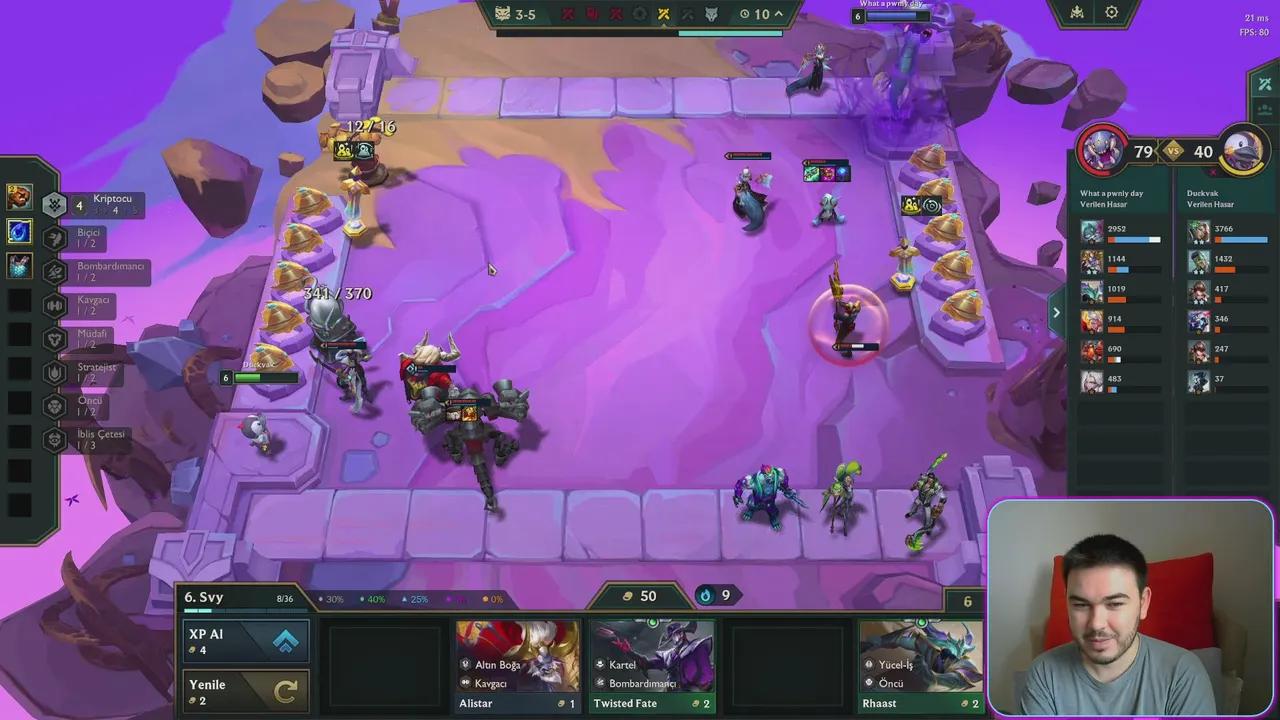Image resolution: width=1280 pixels, height=720 pixels.
Task: Click Yenile to refresh the shop
Action: click(246, 690)
